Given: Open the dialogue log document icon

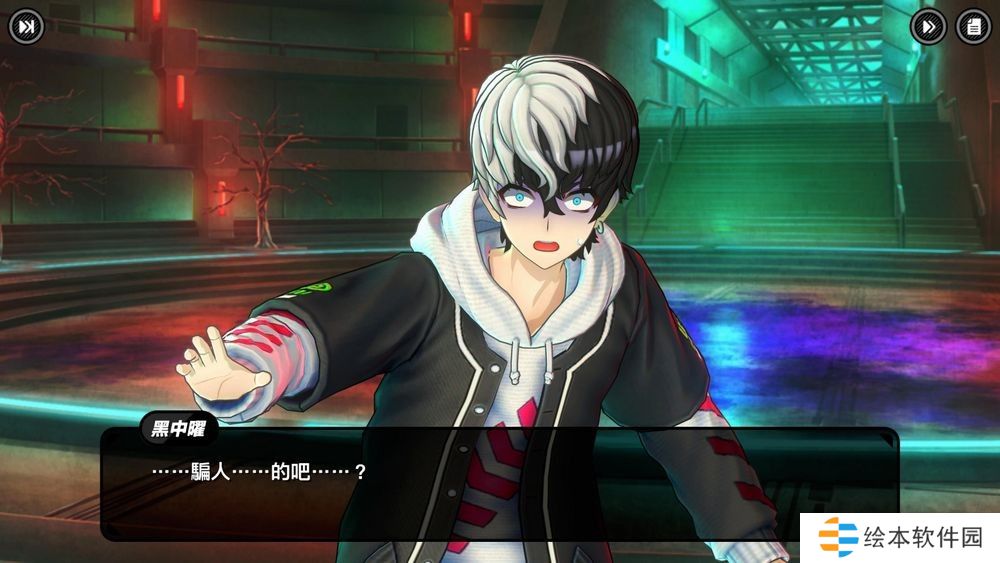Looking at the screenshot, I should coord(973,27).
